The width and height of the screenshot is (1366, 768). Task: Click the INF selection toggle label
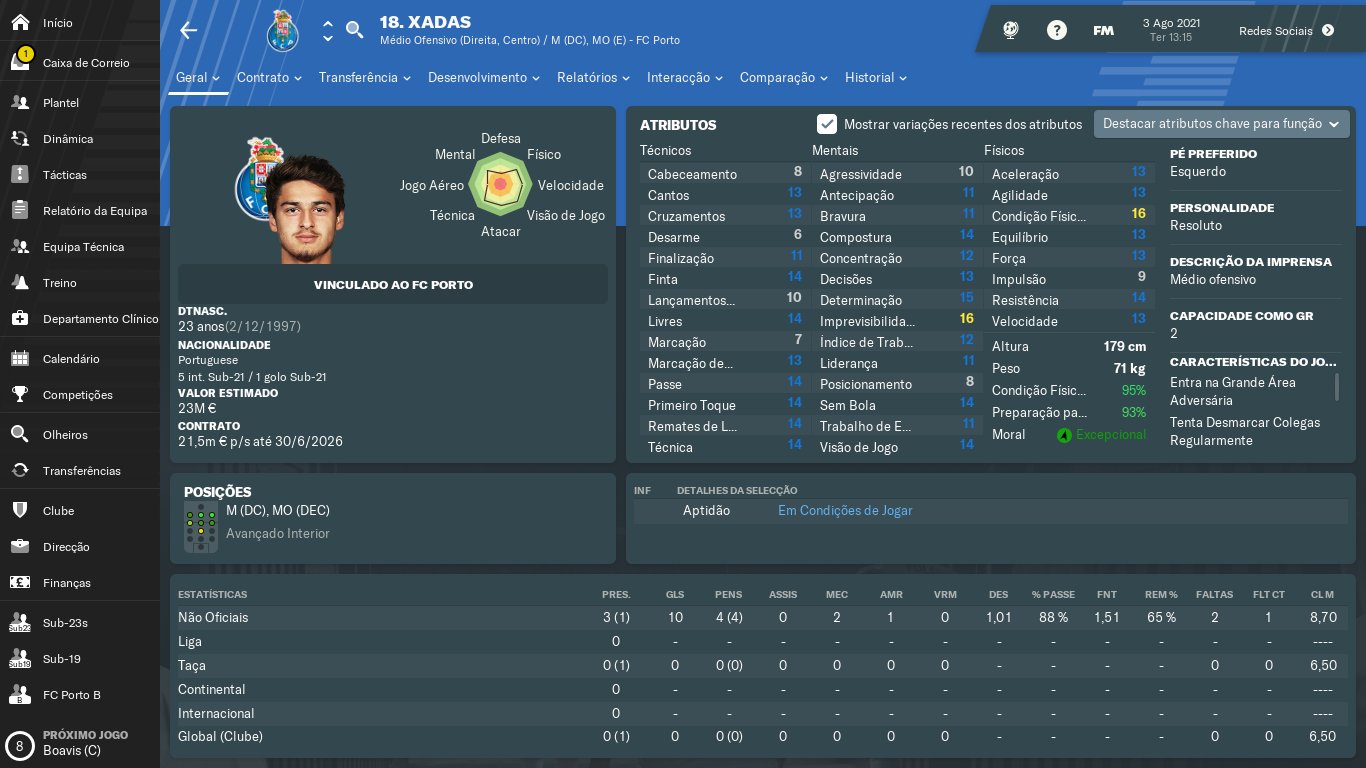643,490
